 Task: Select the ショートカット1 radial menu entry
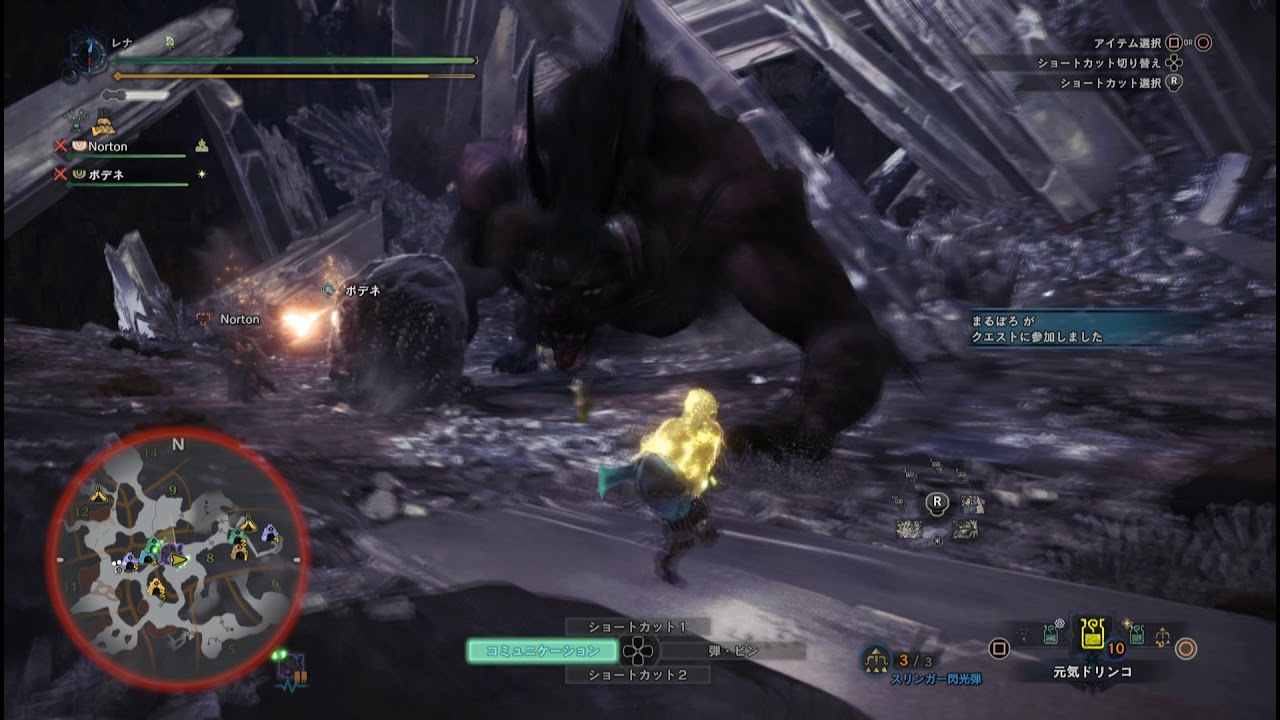(637, 627)
